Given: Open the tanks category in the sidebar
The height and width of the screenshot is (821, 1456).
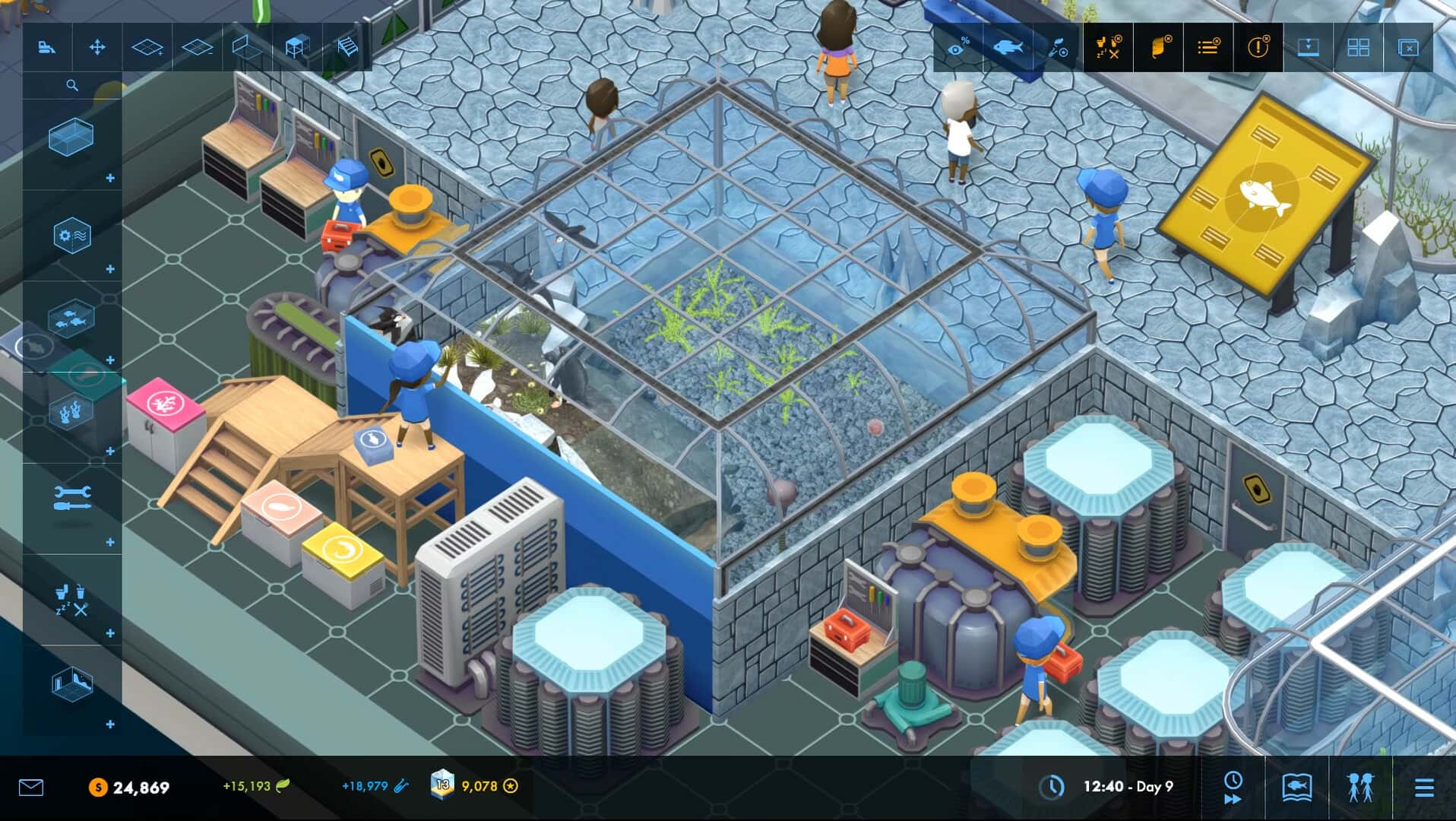Looking at the screenshot, I should tap(70, 139).
